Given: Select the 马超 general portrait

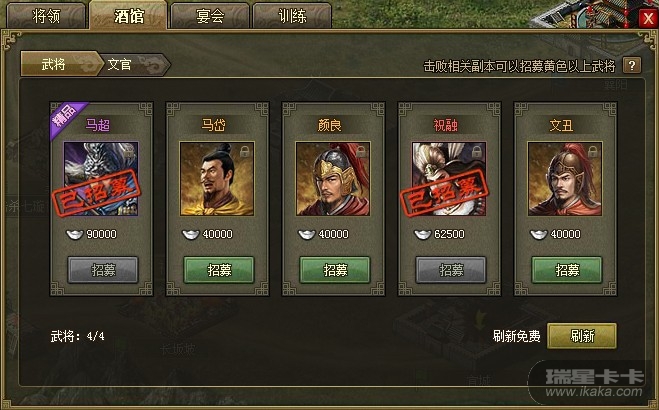Looking at the screenshot, I should click(101, 178).
